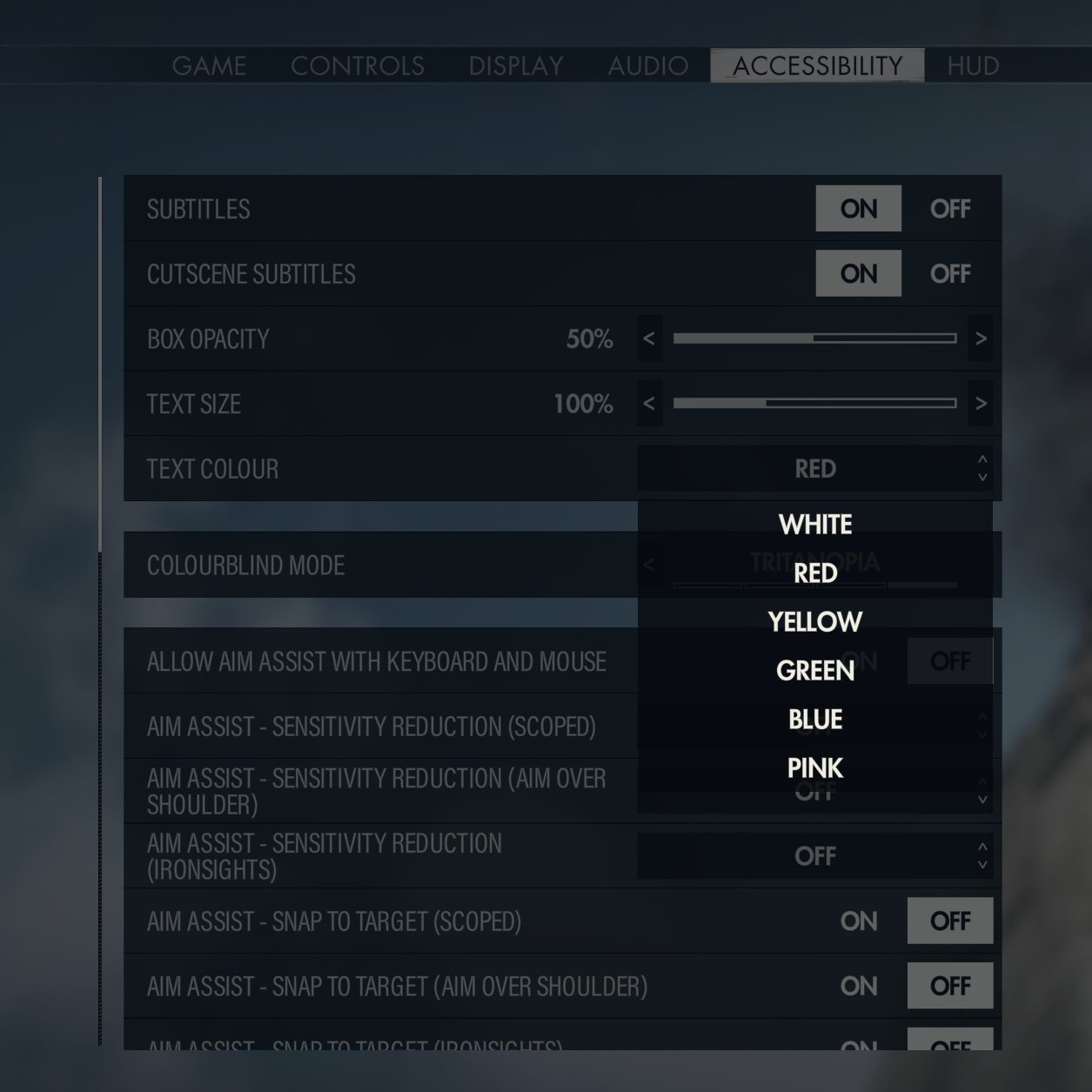Switch to the Game tab
The image size is (1092, 1092).
209,66
